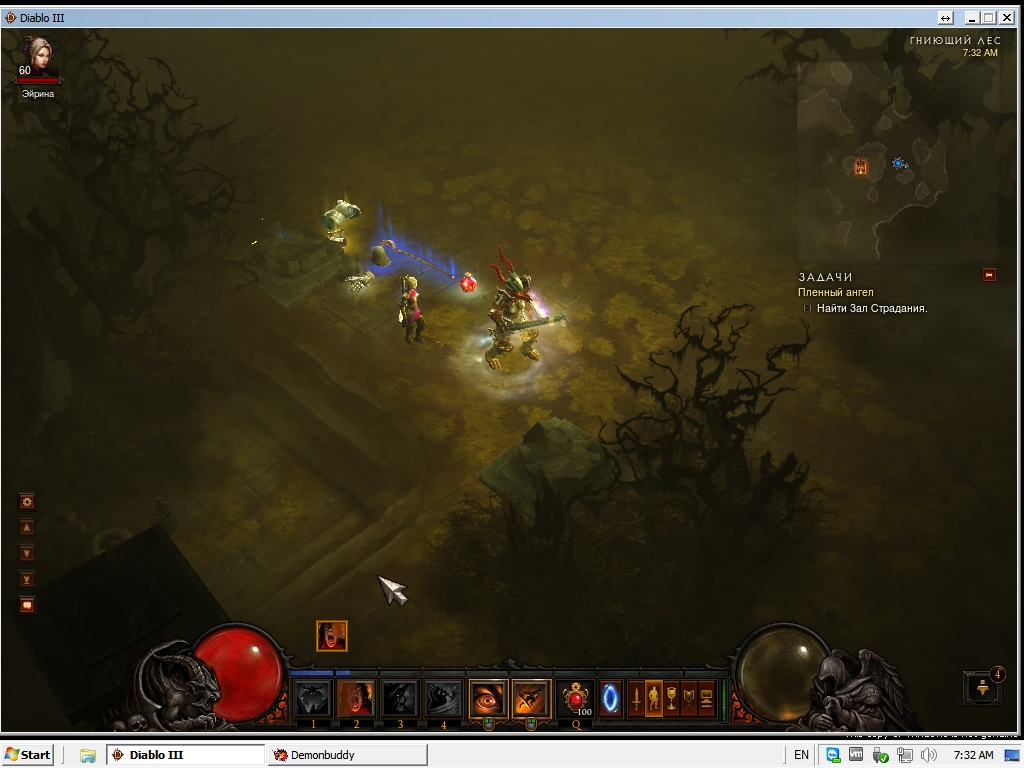
Task: Open the banner menu button
Action: coord(689,698)
